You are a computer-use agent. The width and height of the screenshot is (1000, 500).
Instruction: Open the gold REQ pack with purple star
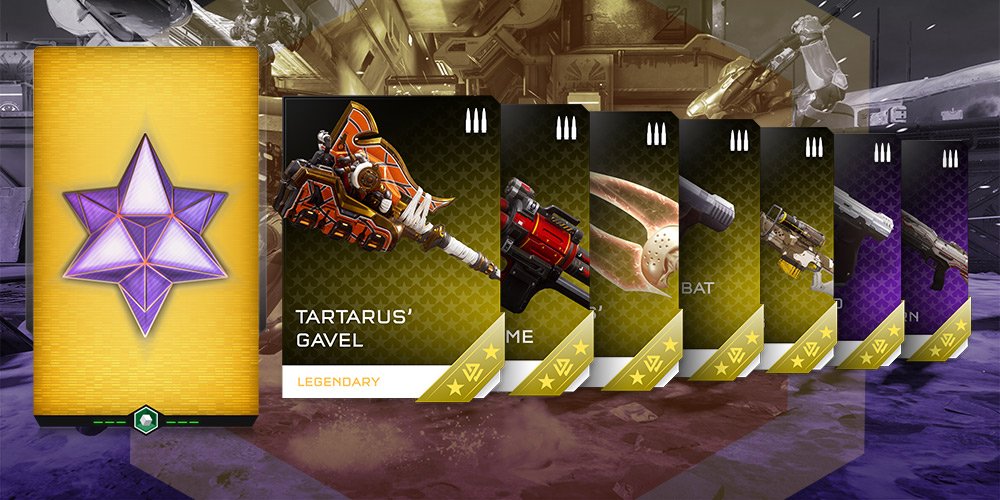(146, 233)
